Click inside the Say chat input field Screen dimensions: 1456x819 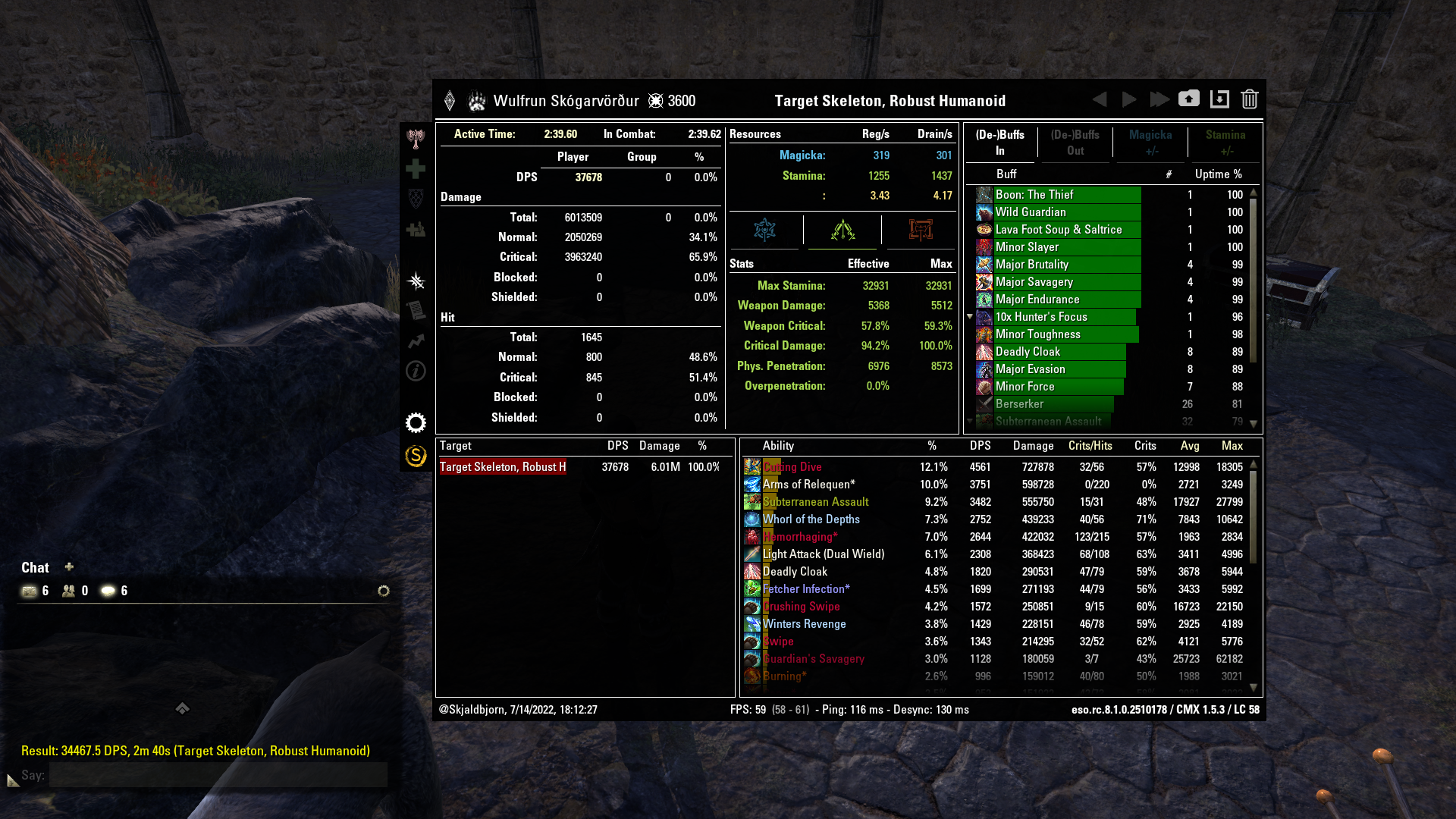click(220, 775)
